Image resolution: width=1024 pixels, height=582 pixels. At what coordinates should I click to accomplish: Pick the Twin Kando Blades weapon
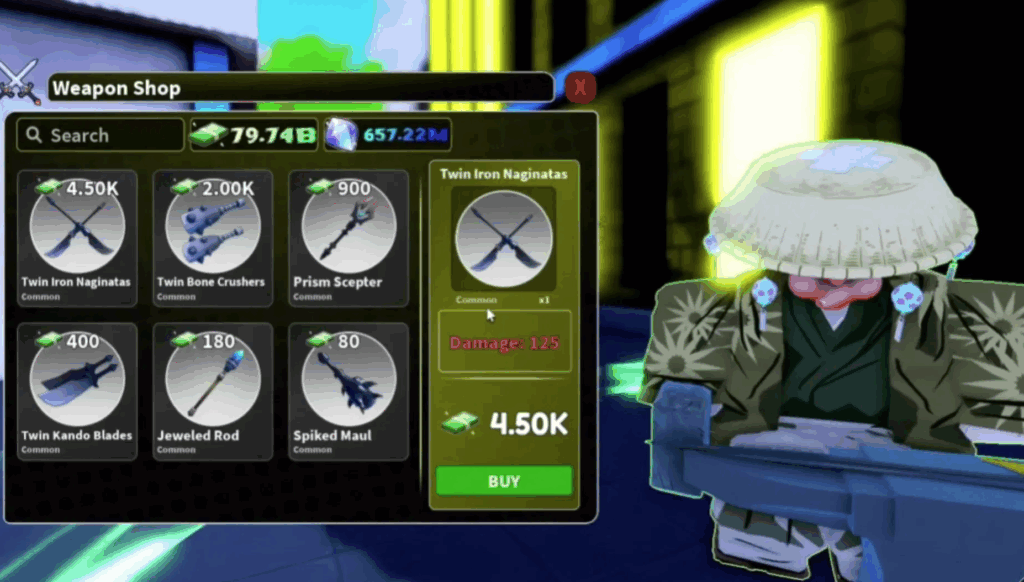[x=77, y=389]
